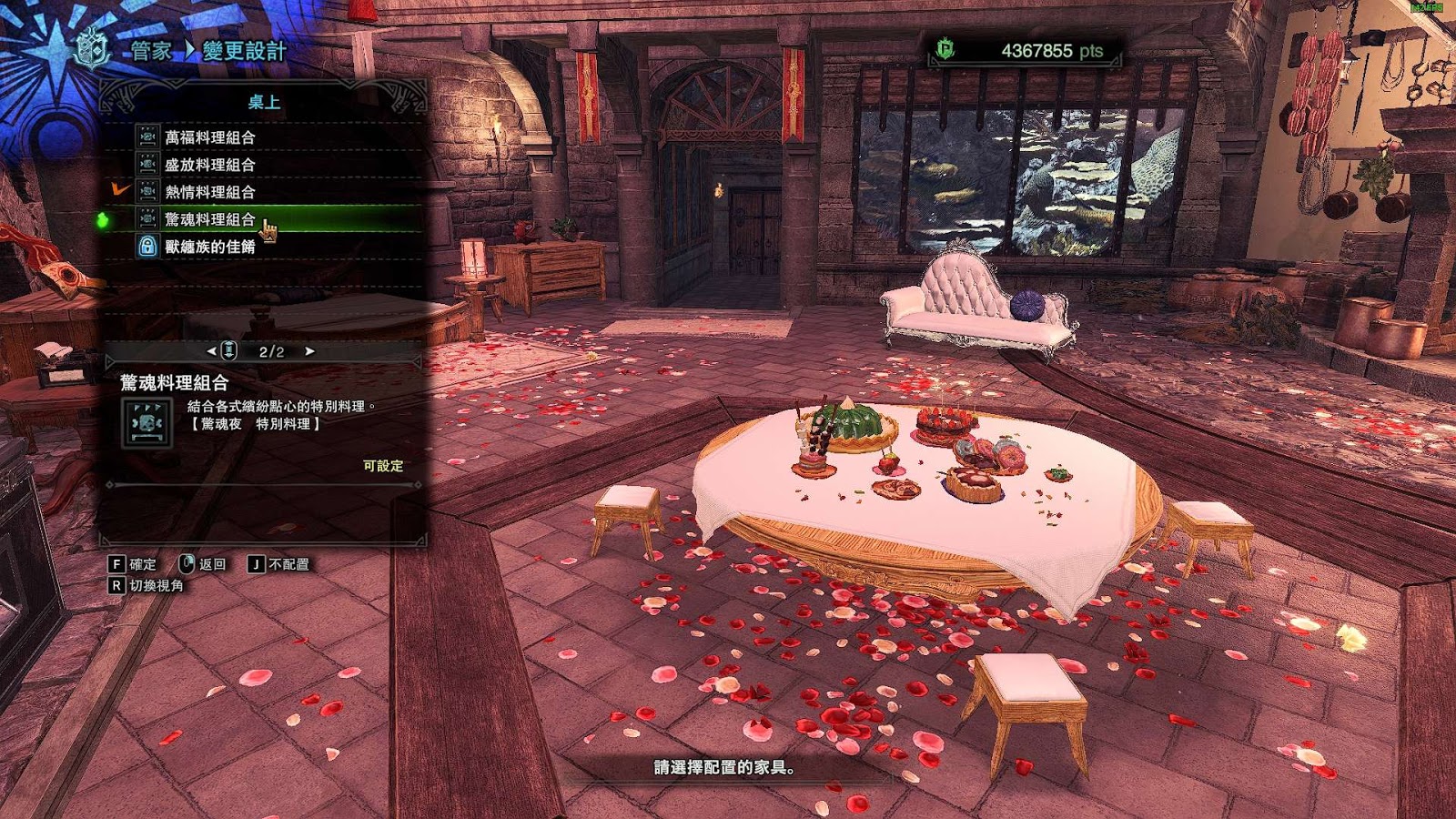Viewport: 1456px width, 819px height.
Task: Choose the 盛放料理組合 entry
Action: (x=209, y=165)
